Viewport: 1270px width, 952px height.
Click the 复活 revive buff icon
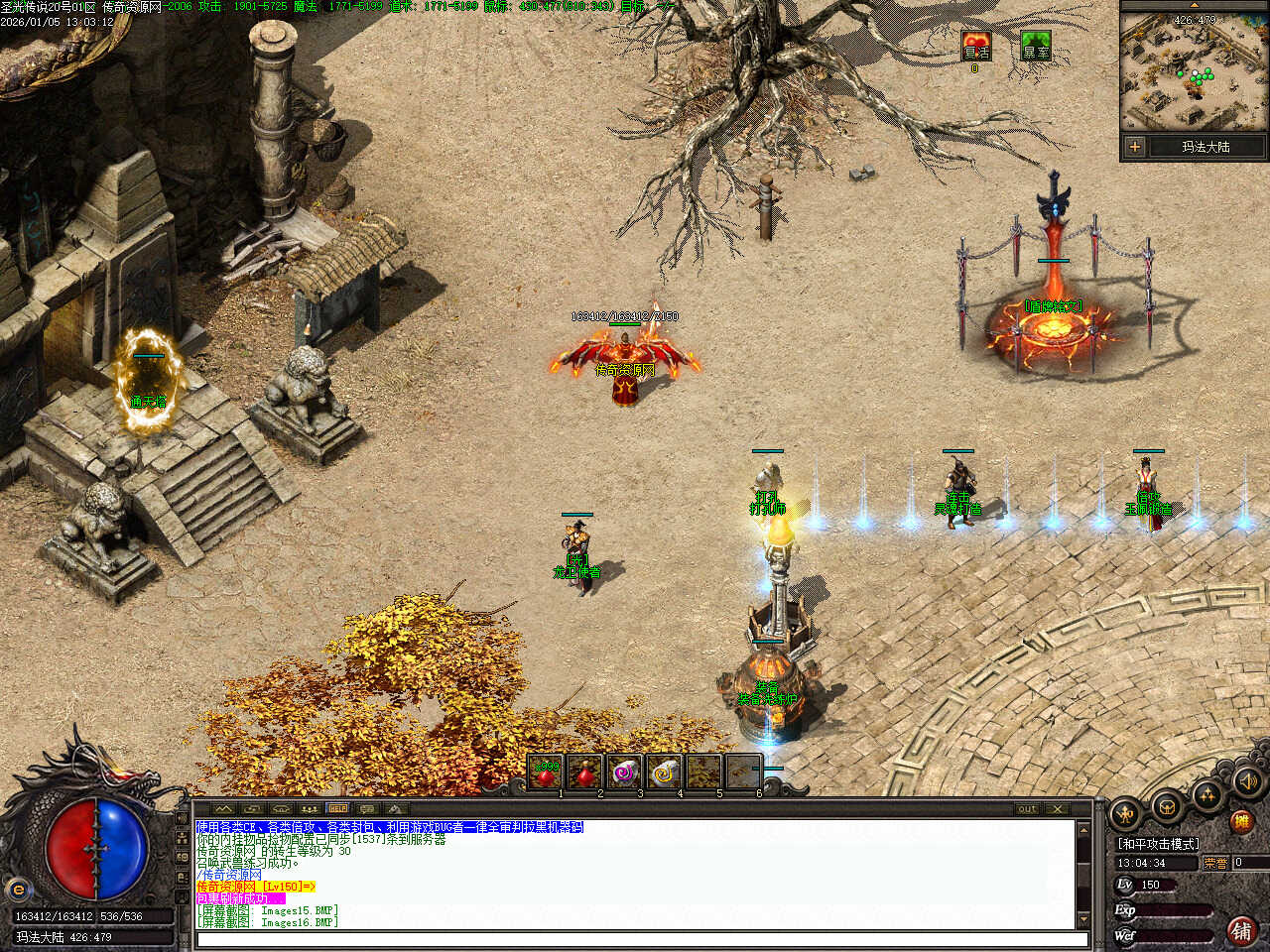(975, 46)
